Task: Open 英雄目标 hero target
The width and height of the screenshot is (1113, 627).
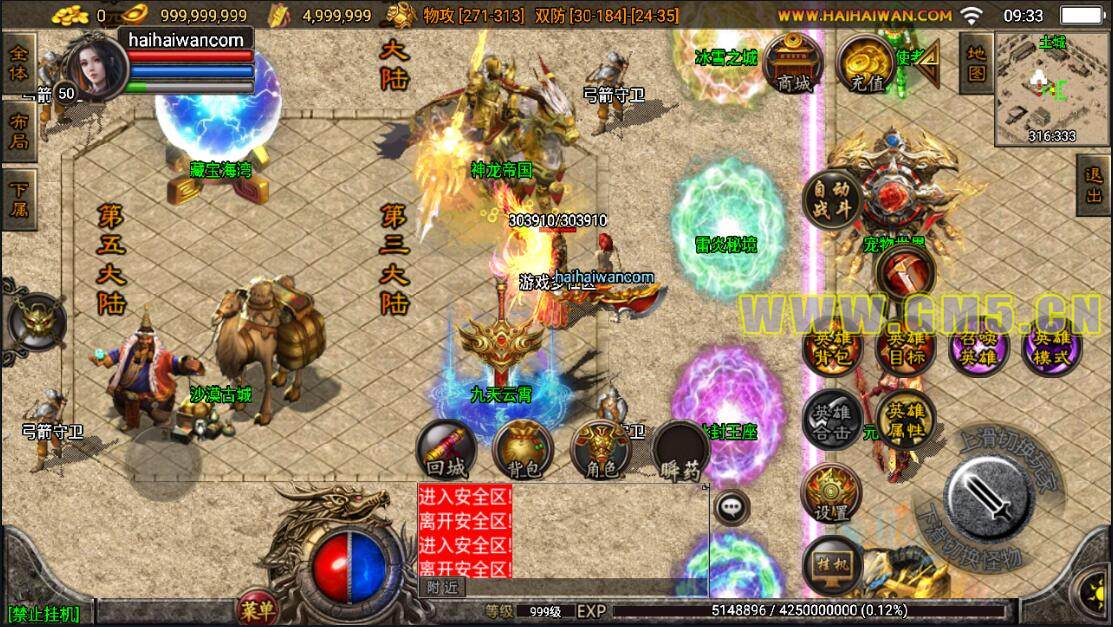Action: (904, 349)
